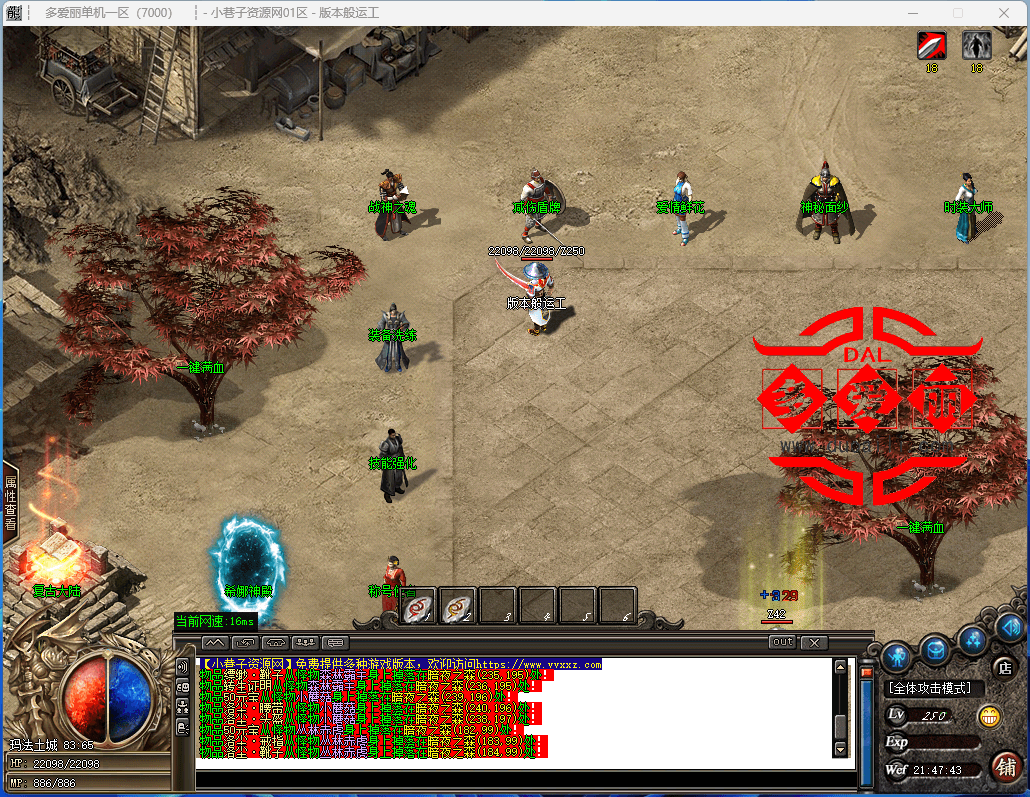Select the mountain-shaped chat toolbar button
1030x797 pixels.
click(215, 642)
